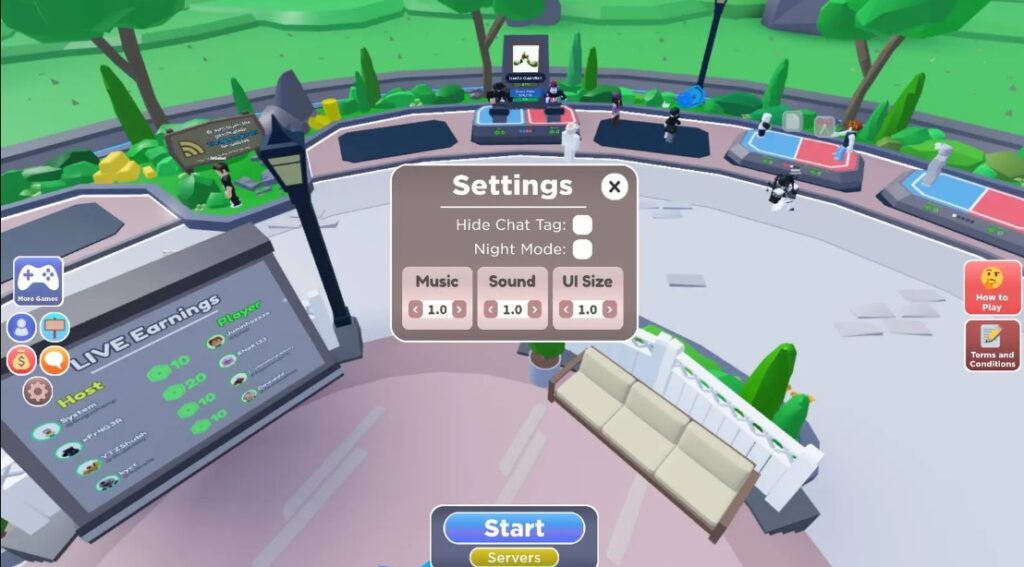Open the More Games menu

pos(38,281)
